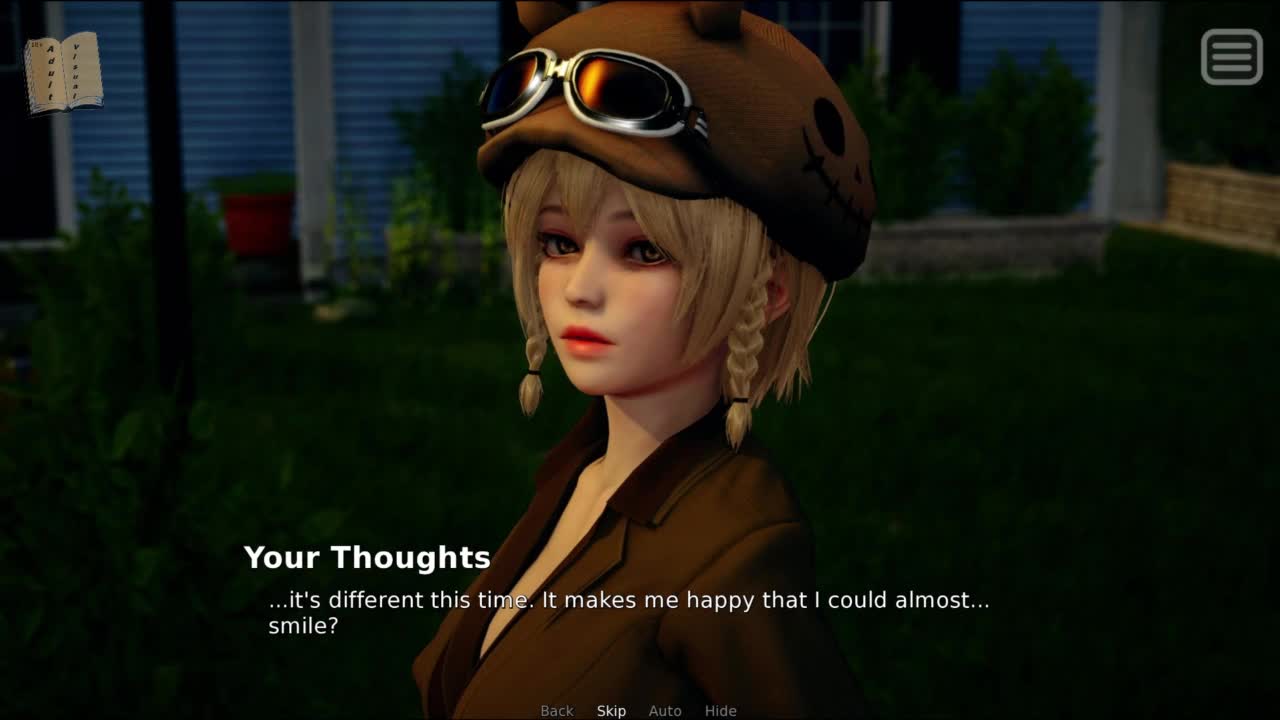The image size is (1280, 720).
Task: Toggle Auto dialogue advance
Action: coord(665,711)
